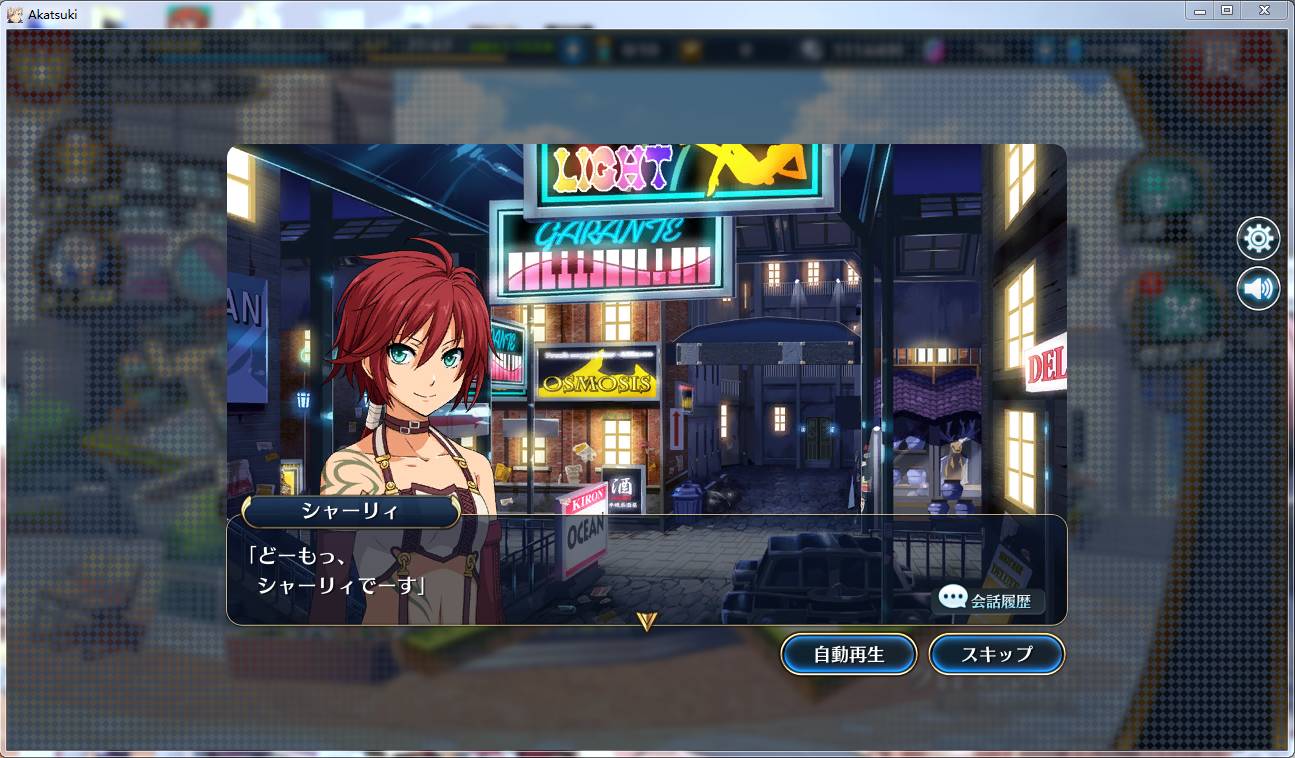The image size is (1295, 758).
Task: Advance dialogue using the gold arrow indicator
Action: click(x=646, y=621)
